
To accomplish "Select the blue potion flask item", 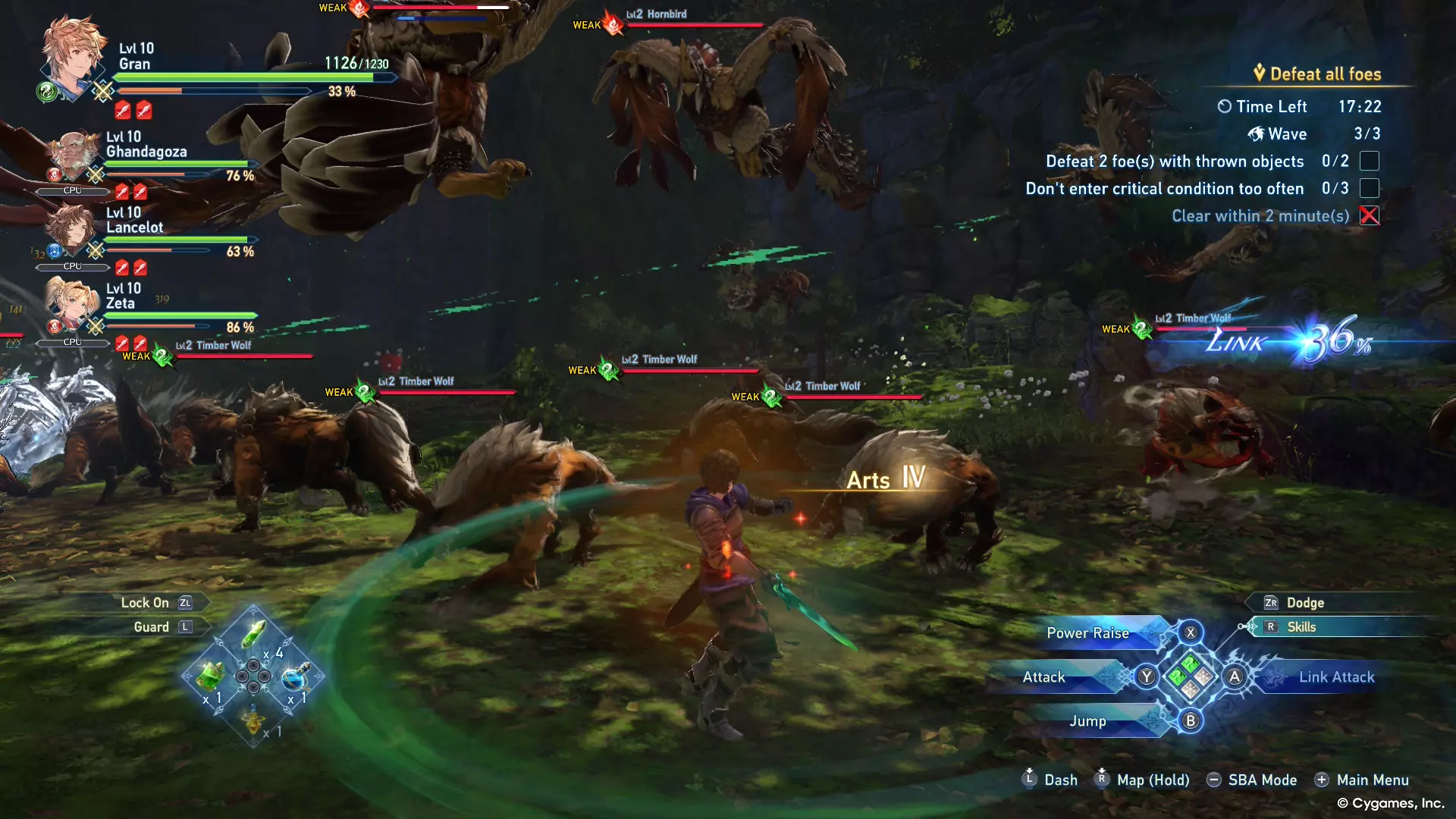I will [295, 677].
